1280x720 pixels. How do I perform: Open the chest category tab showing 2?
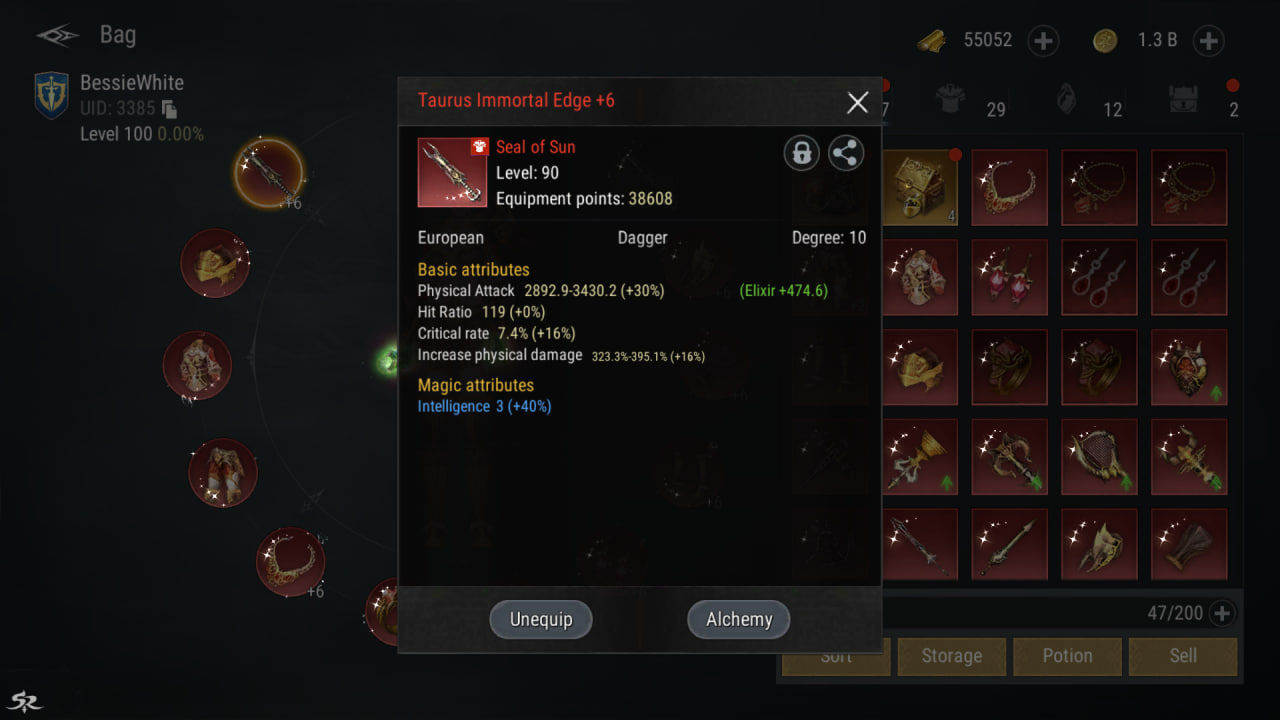tap(1186, 100)
